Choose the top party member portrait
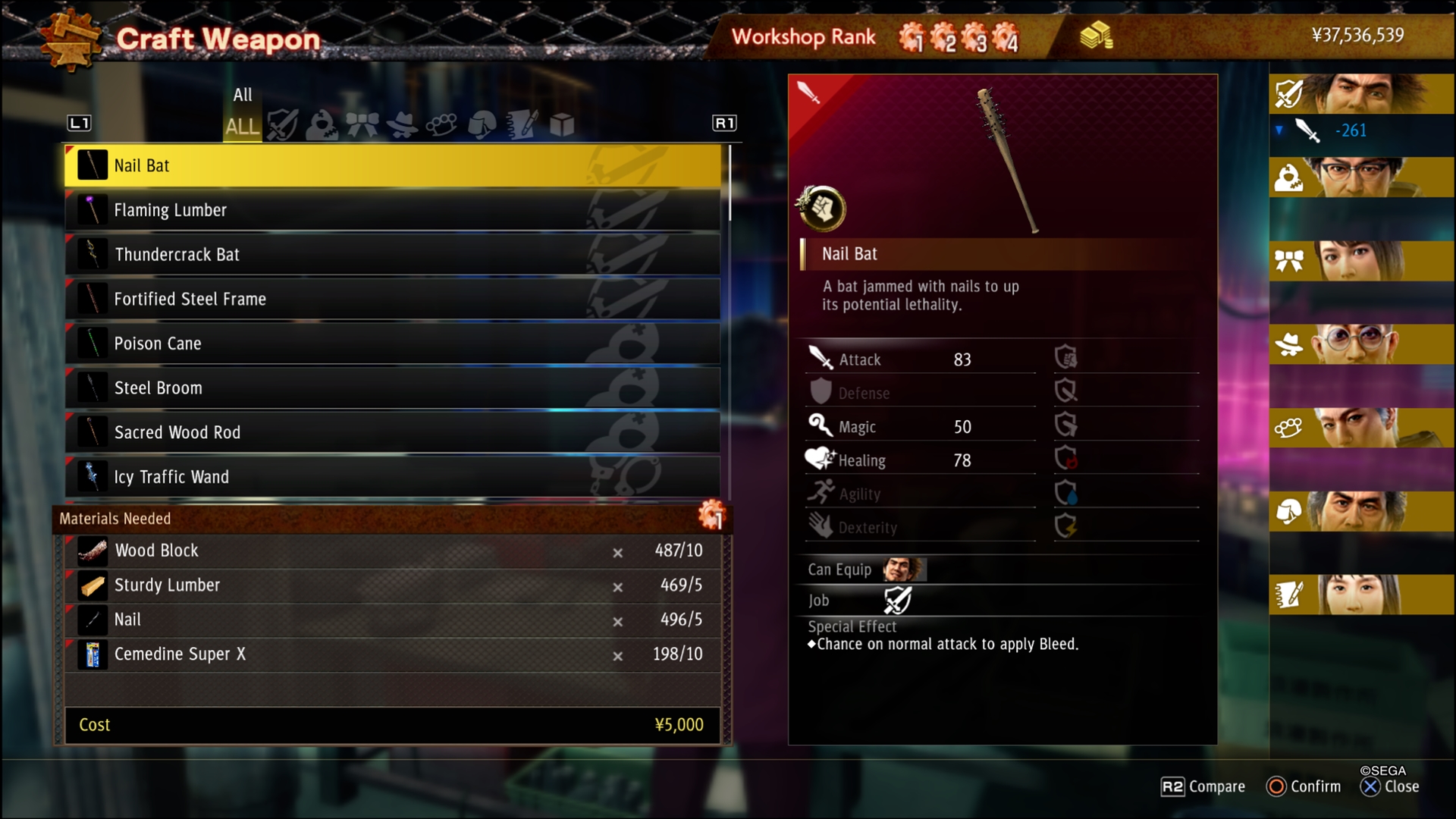The width and height of the screenshot is (1456, 819). click(x=1361, y=94)
